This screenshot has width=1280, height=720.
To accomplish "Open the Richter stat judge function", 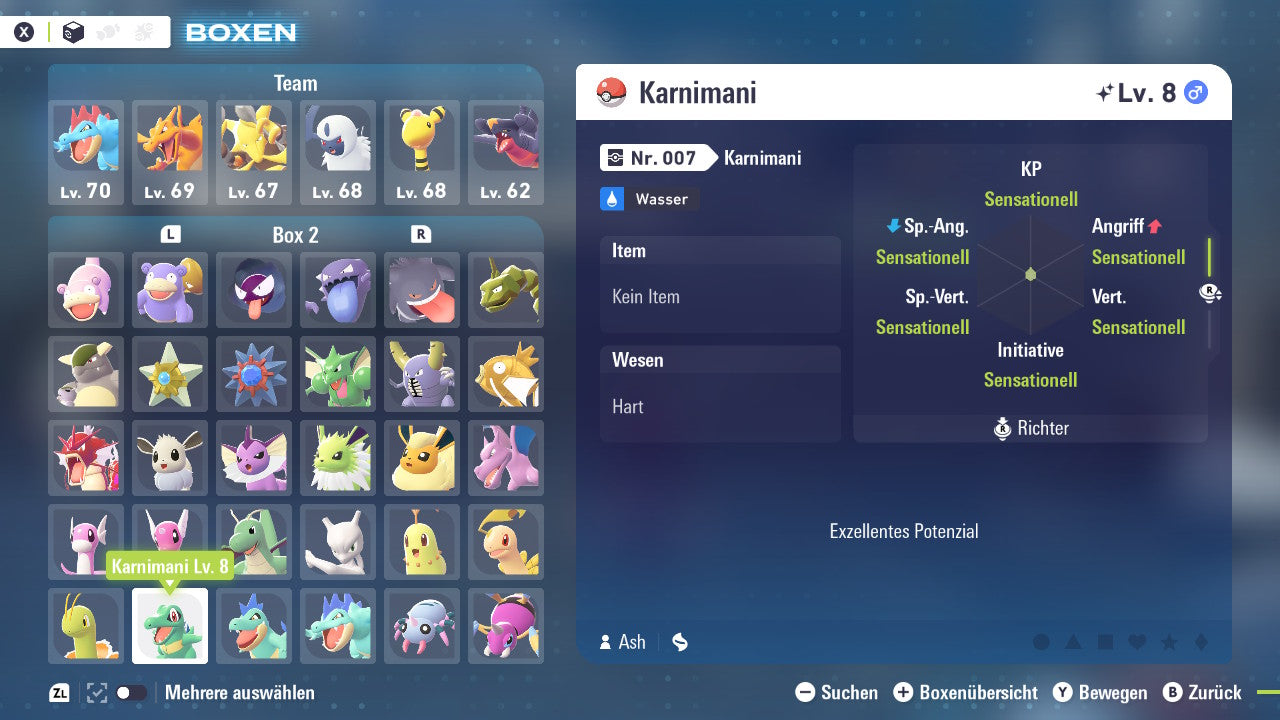I will pos(1030,428).
